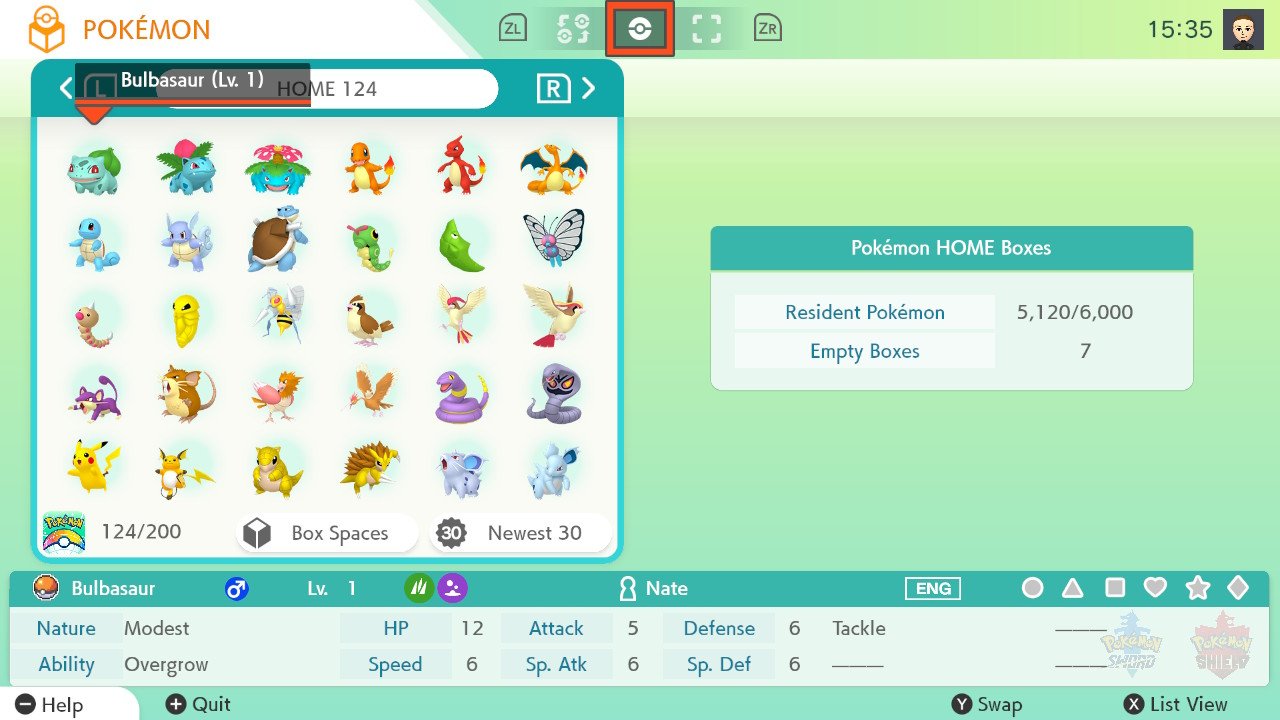
Task: Select the Bulbasaur box slot
Action: 94,169
